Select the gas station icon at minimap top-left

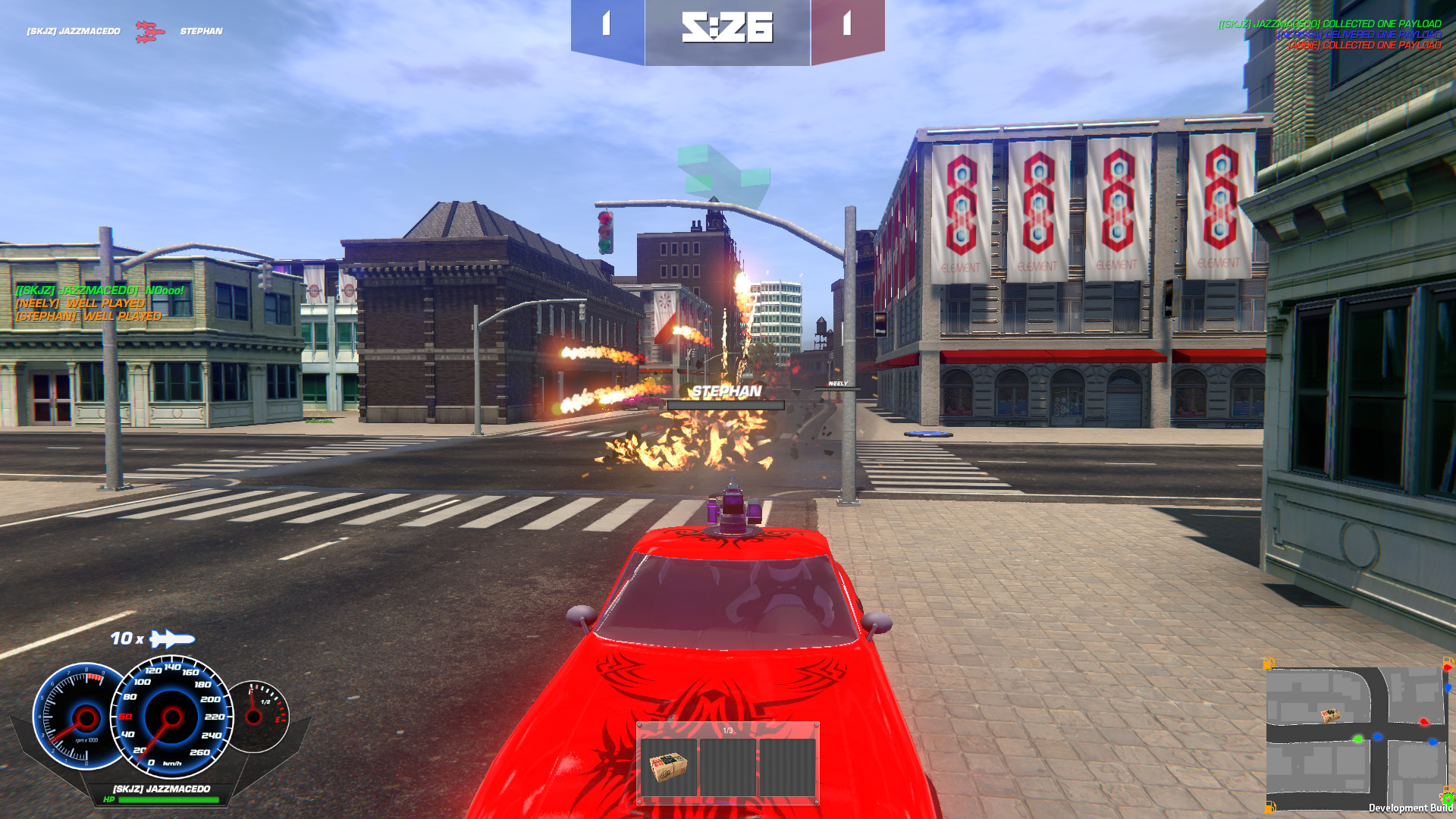coord(1268,662)
